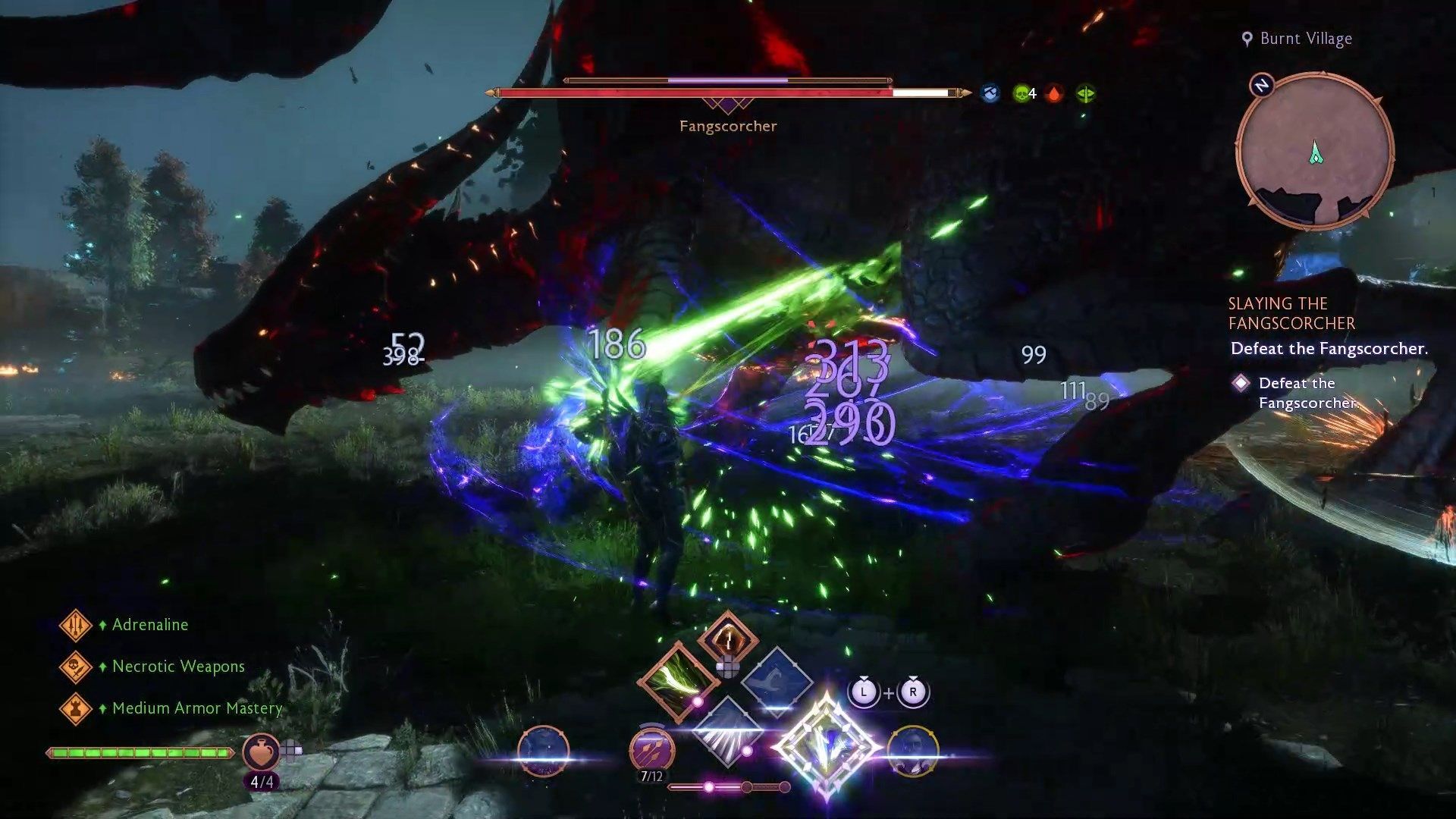This screenshot has height=819, width=1456.
Task: Activate the green lightning slash ability
Action: [677, 678]
